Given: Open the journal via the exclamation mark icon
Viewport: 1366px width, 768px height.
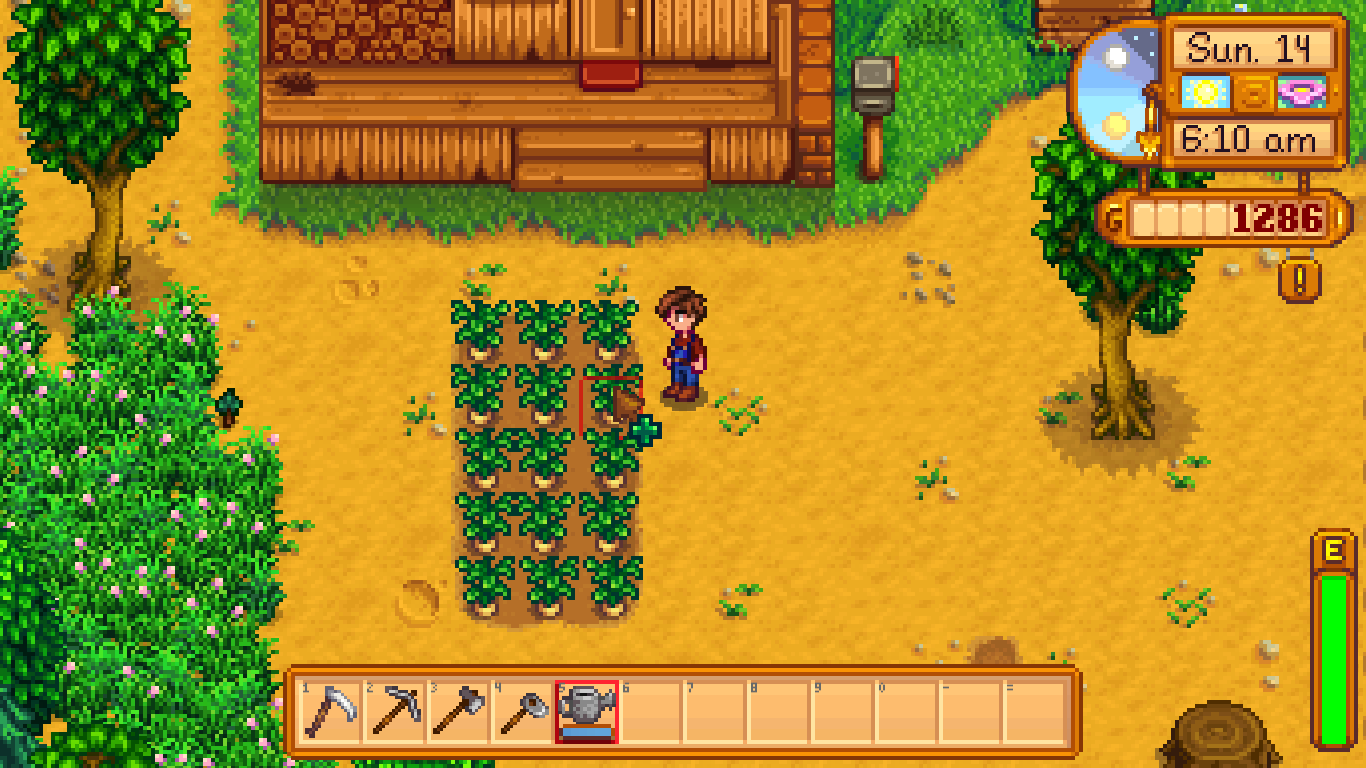Looking at the screenshot, I should 1299,282.
